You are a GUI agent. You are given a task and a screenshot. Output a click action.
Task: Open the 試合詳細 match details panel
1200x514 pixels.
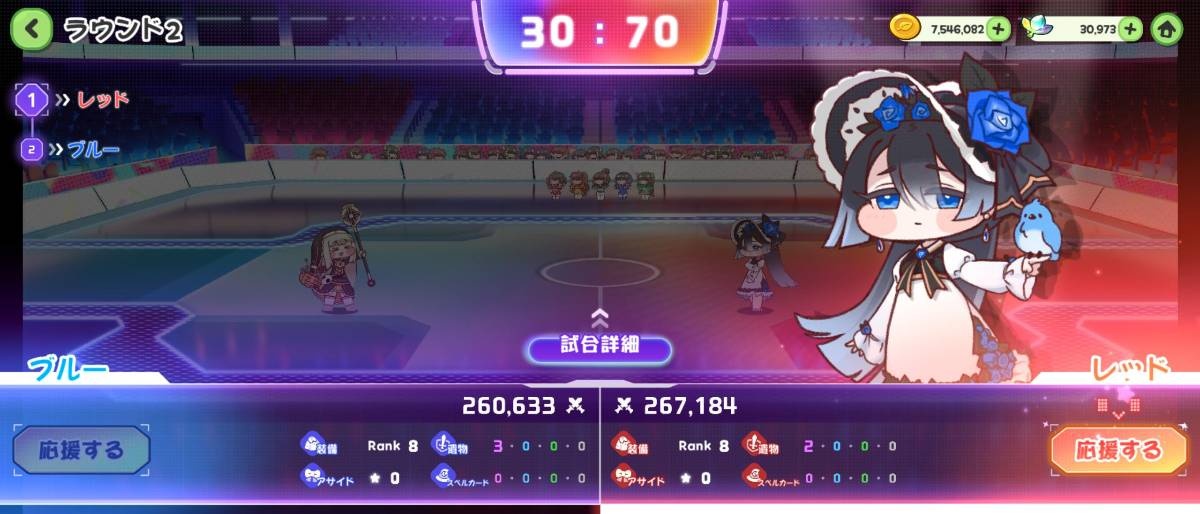[600, 348]
